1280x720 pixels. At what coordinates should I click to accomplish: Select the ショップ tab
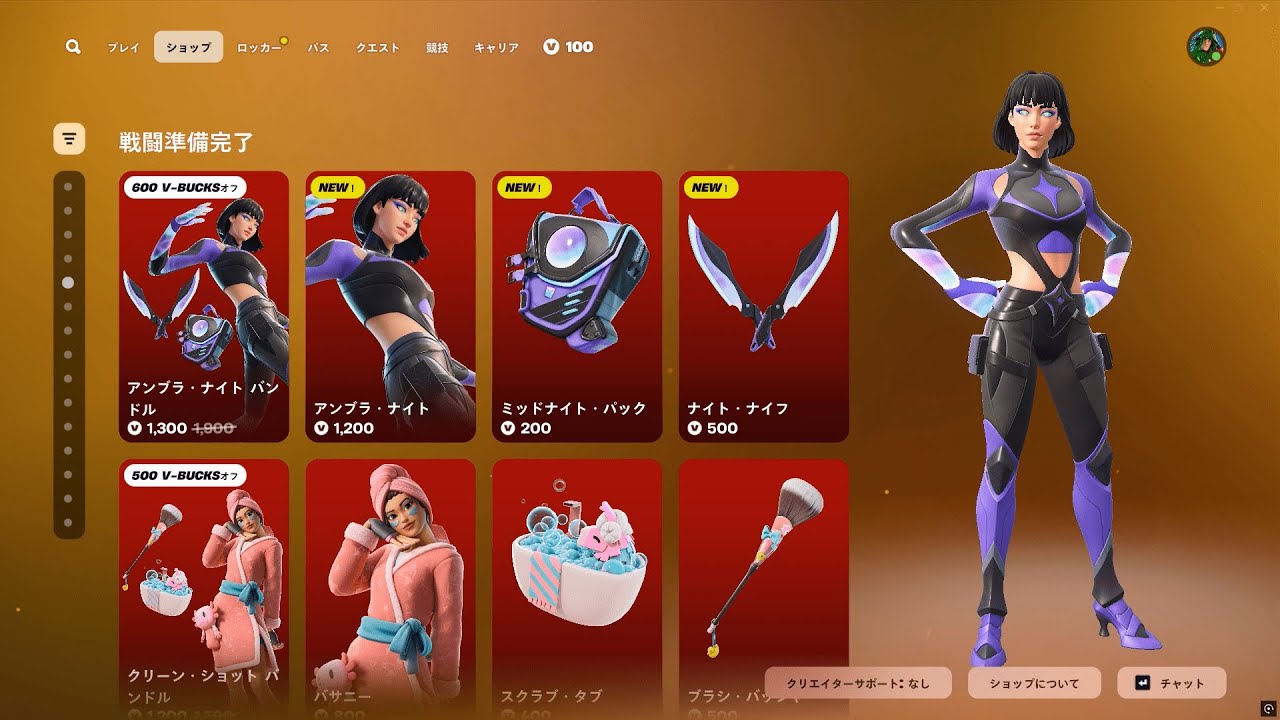[x=188, y=47]
